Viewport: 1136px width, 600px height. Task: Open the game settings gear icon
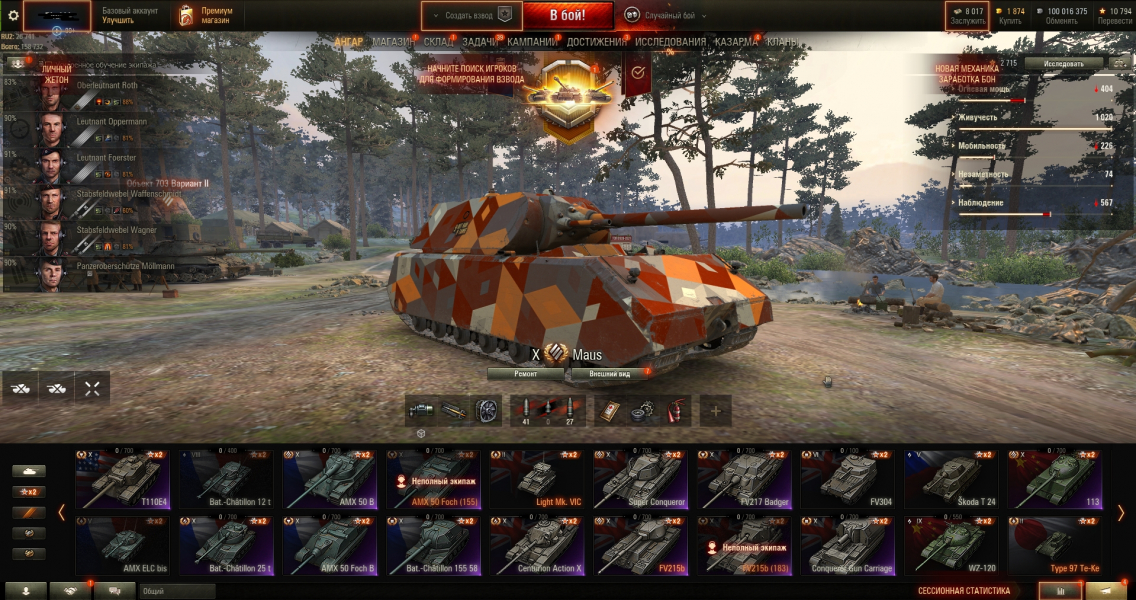[13, 15]
